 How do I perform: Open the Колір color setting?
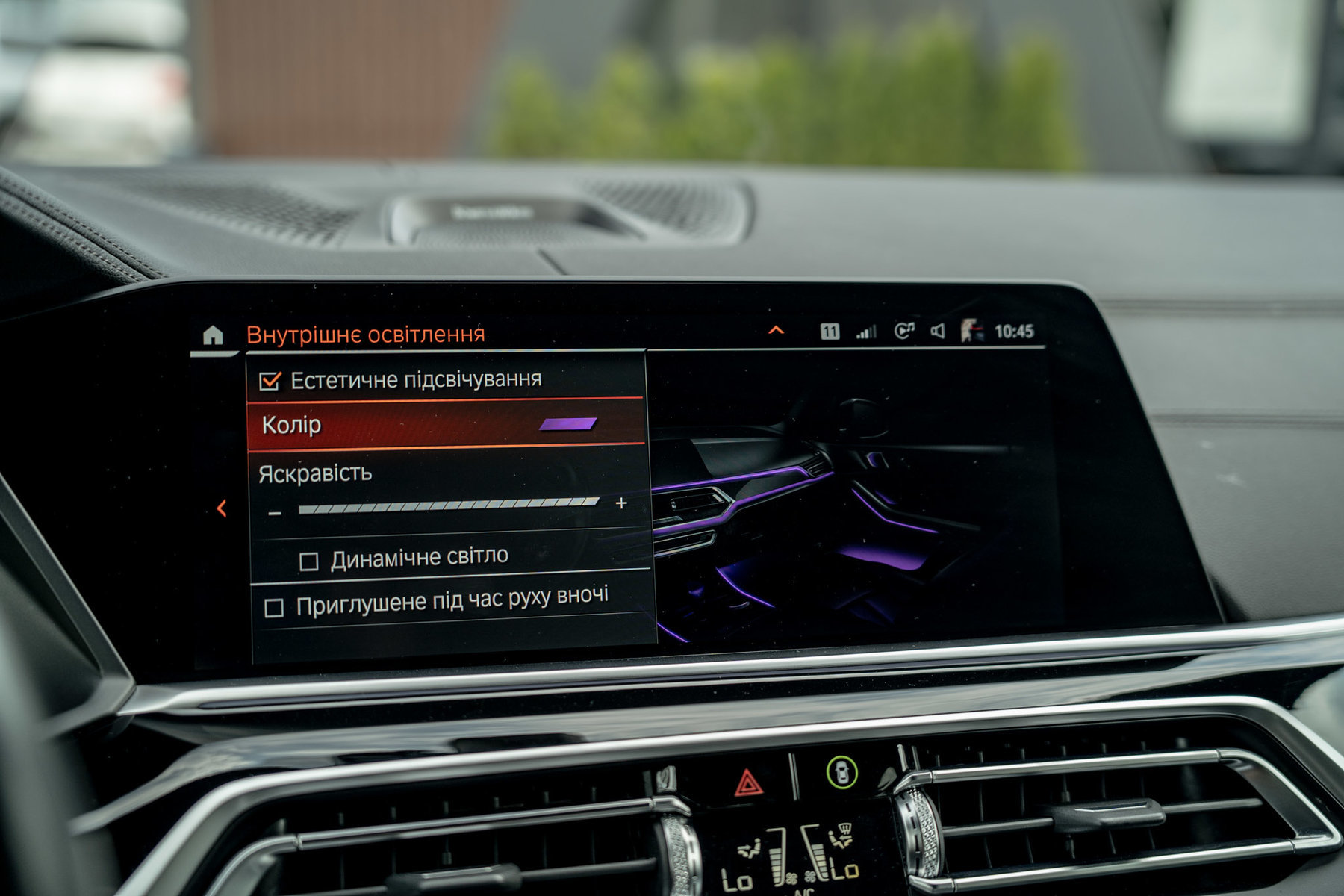444,425
